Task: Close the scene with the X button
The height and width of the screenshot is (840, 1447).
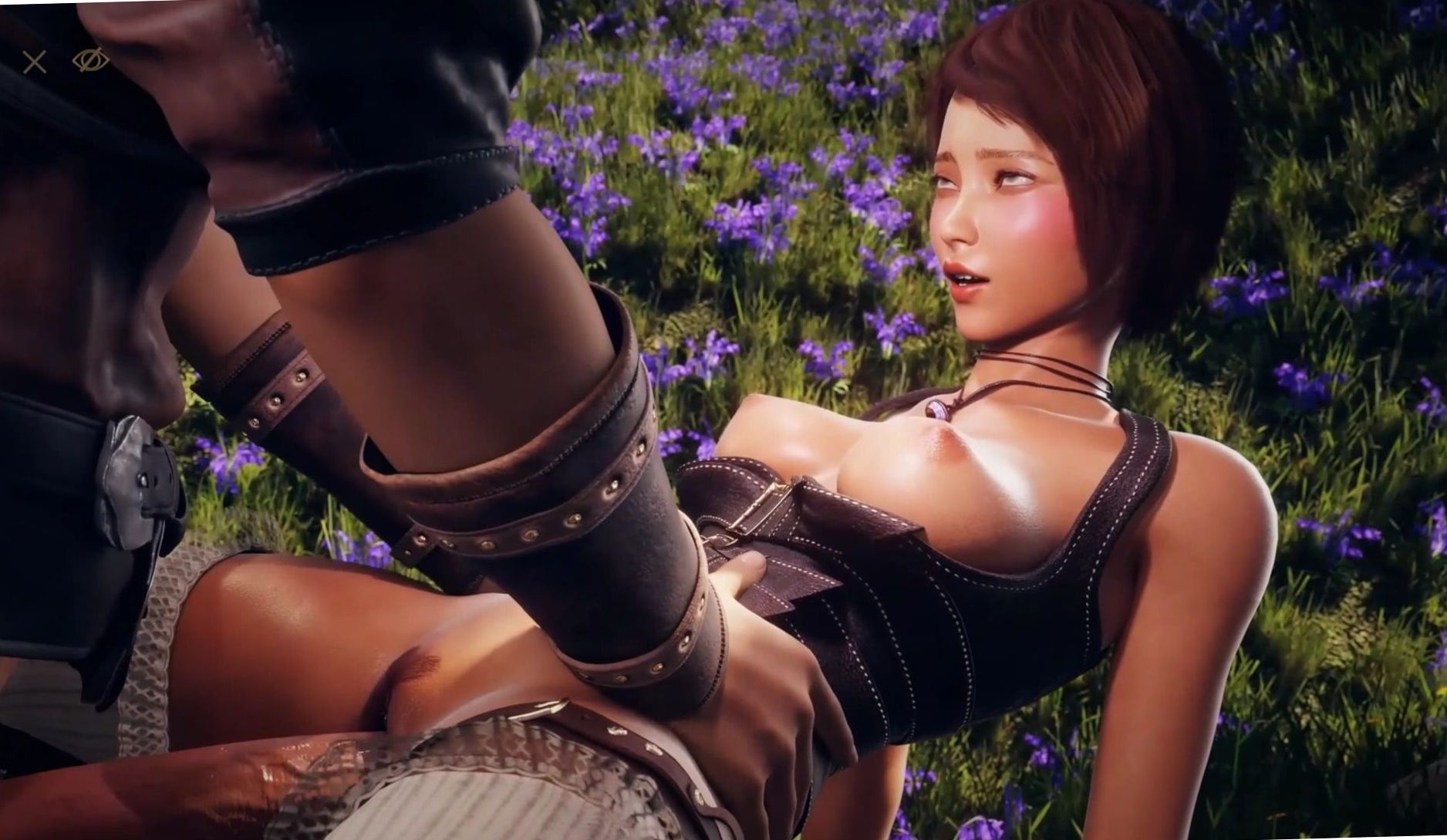Action: [x=35, y=62]
